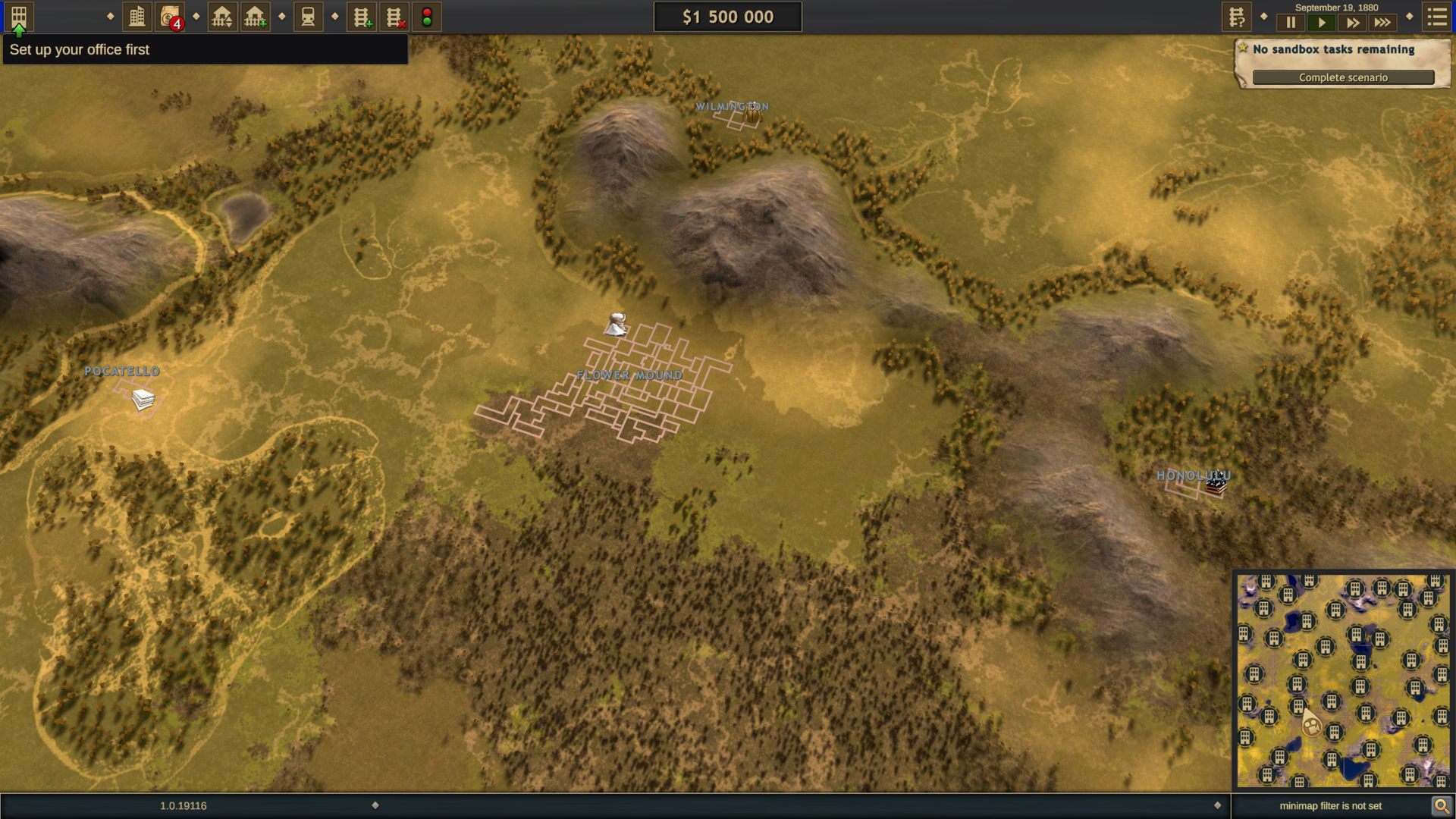This screenshot has height=819, width=1456.
Task: Select the build new station tool
Action: pos(256,17)
